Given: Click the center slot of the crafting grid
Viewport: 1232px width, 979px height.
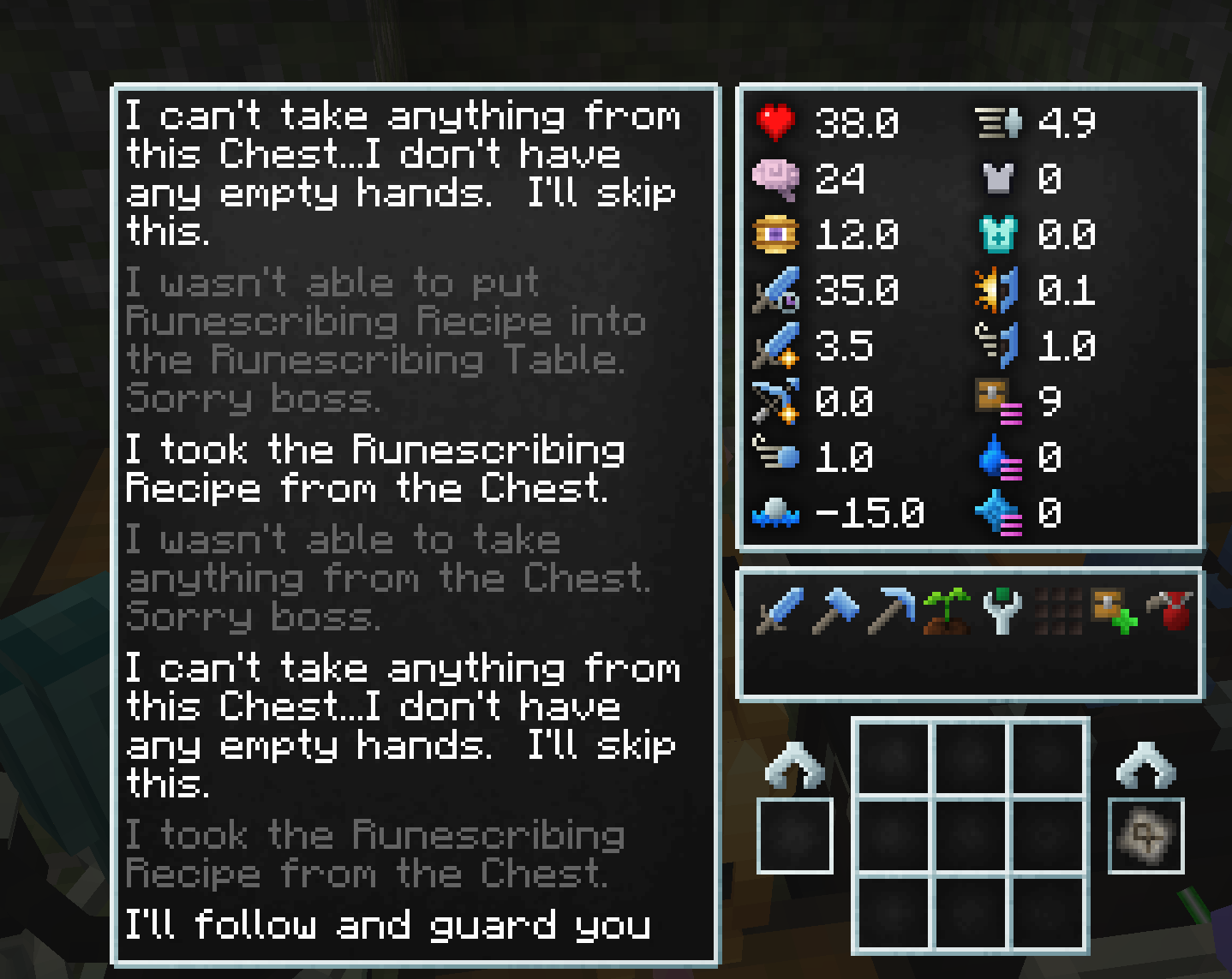Looking at the screenshot, I should point(972,835).
